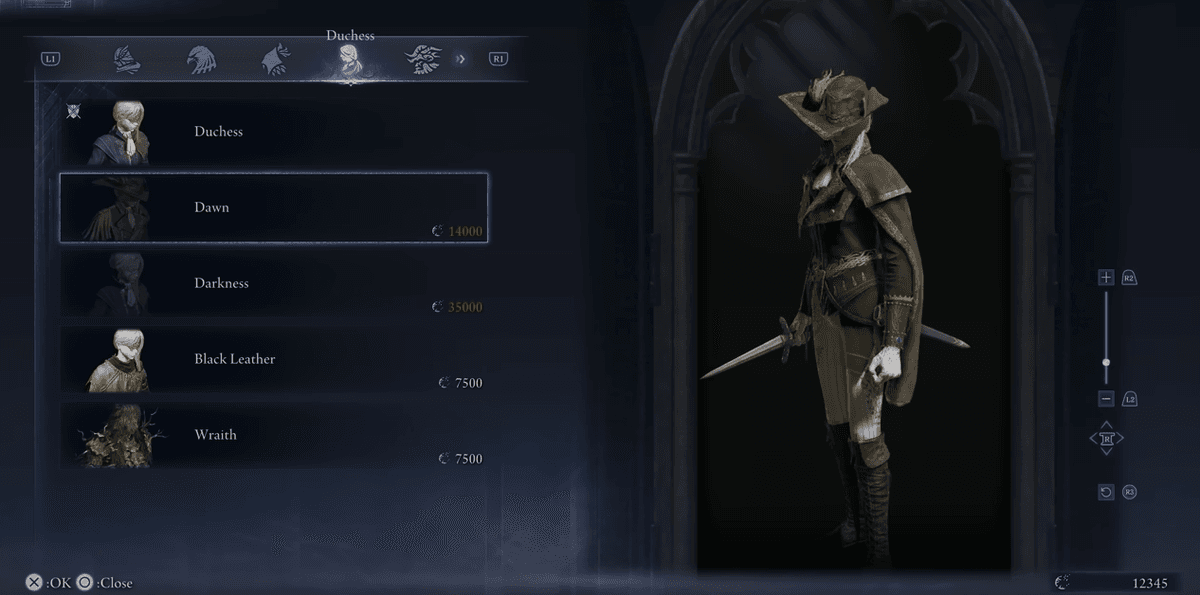Reset the character preview view

(1106, 492)
